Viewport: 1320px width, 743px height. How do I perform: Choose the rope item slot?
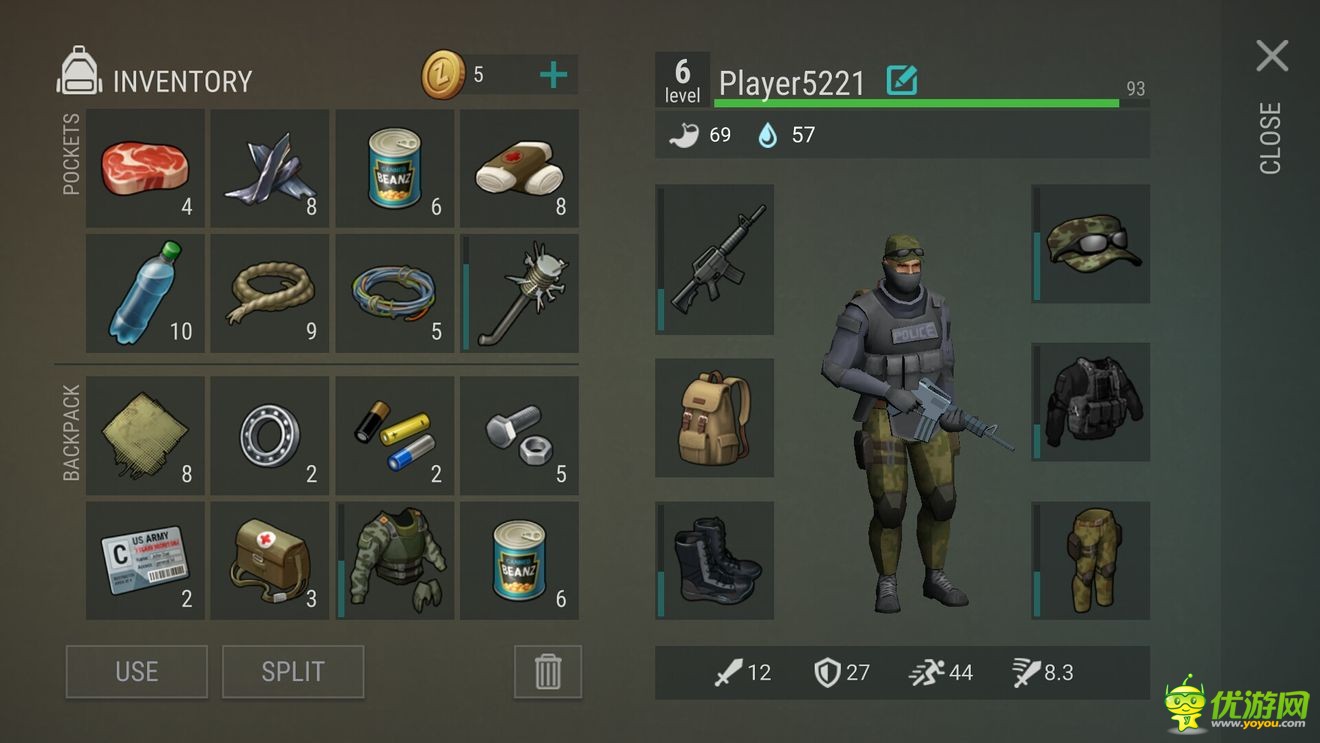click(270, 293)
